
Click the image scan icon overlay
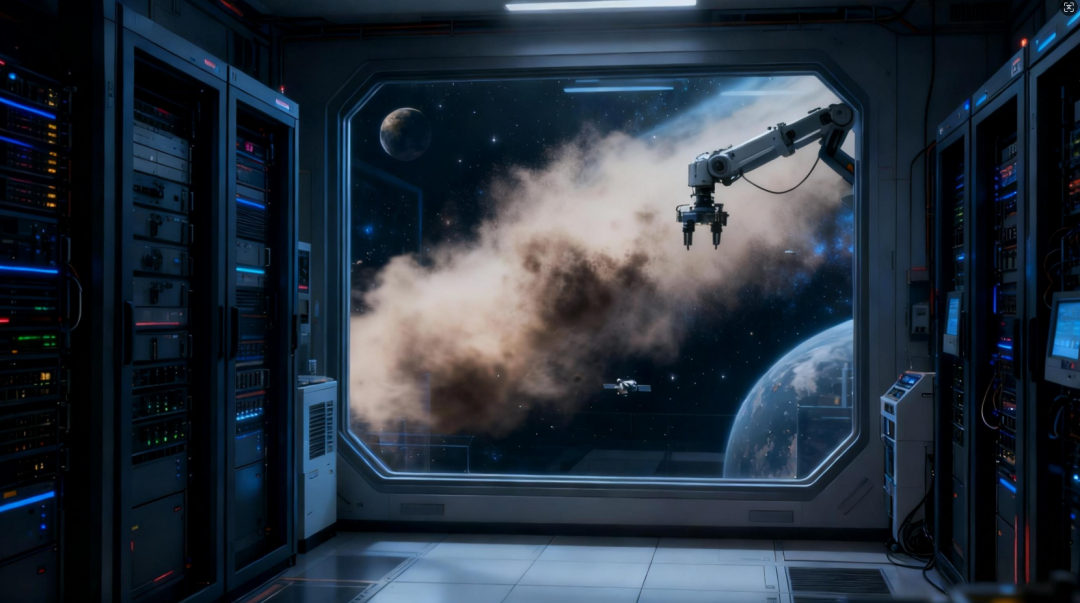[x=1068, y=8]
